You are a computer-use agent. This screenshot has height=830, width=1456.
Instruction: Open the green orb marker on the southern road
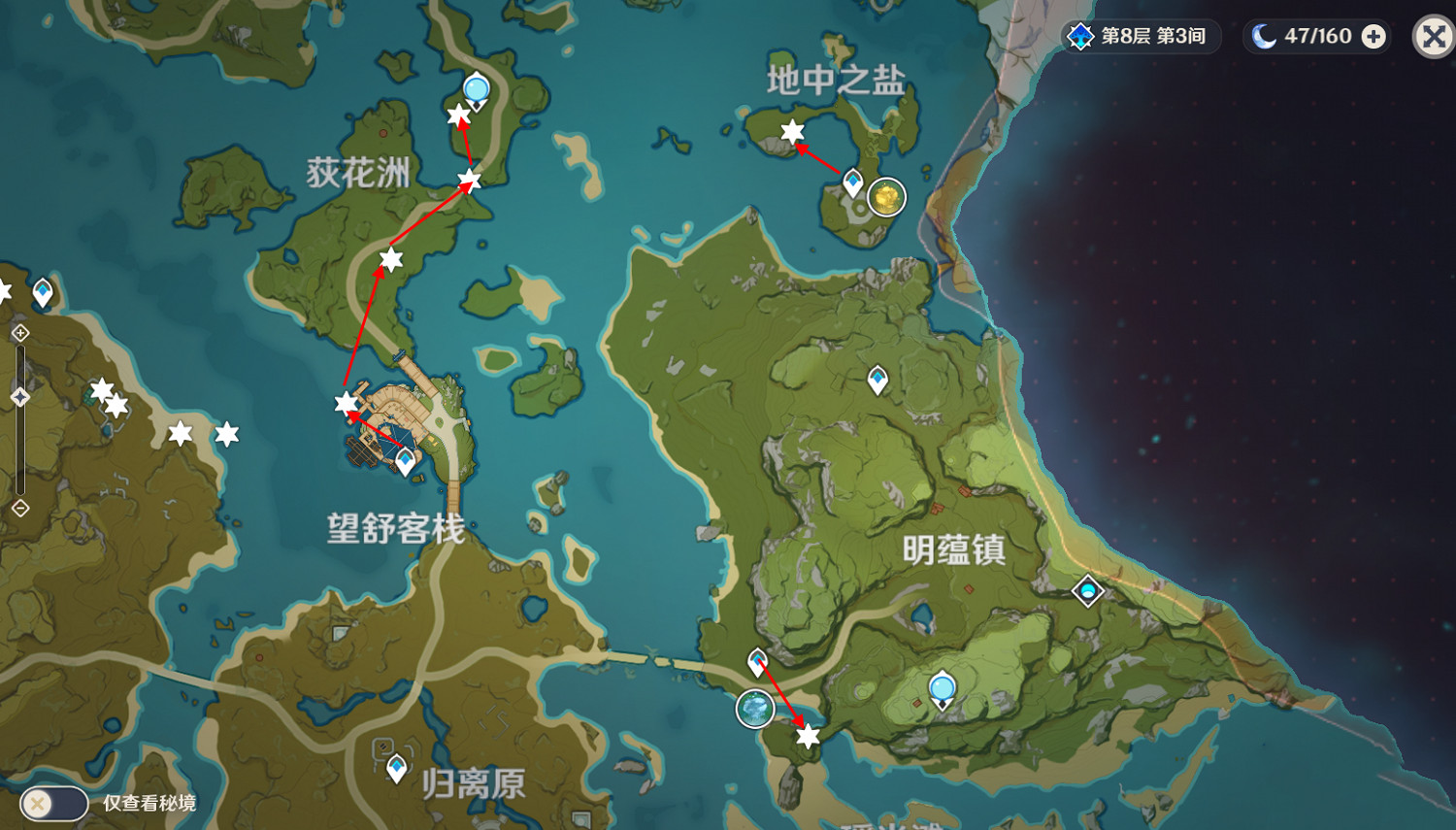coord(755,710)
